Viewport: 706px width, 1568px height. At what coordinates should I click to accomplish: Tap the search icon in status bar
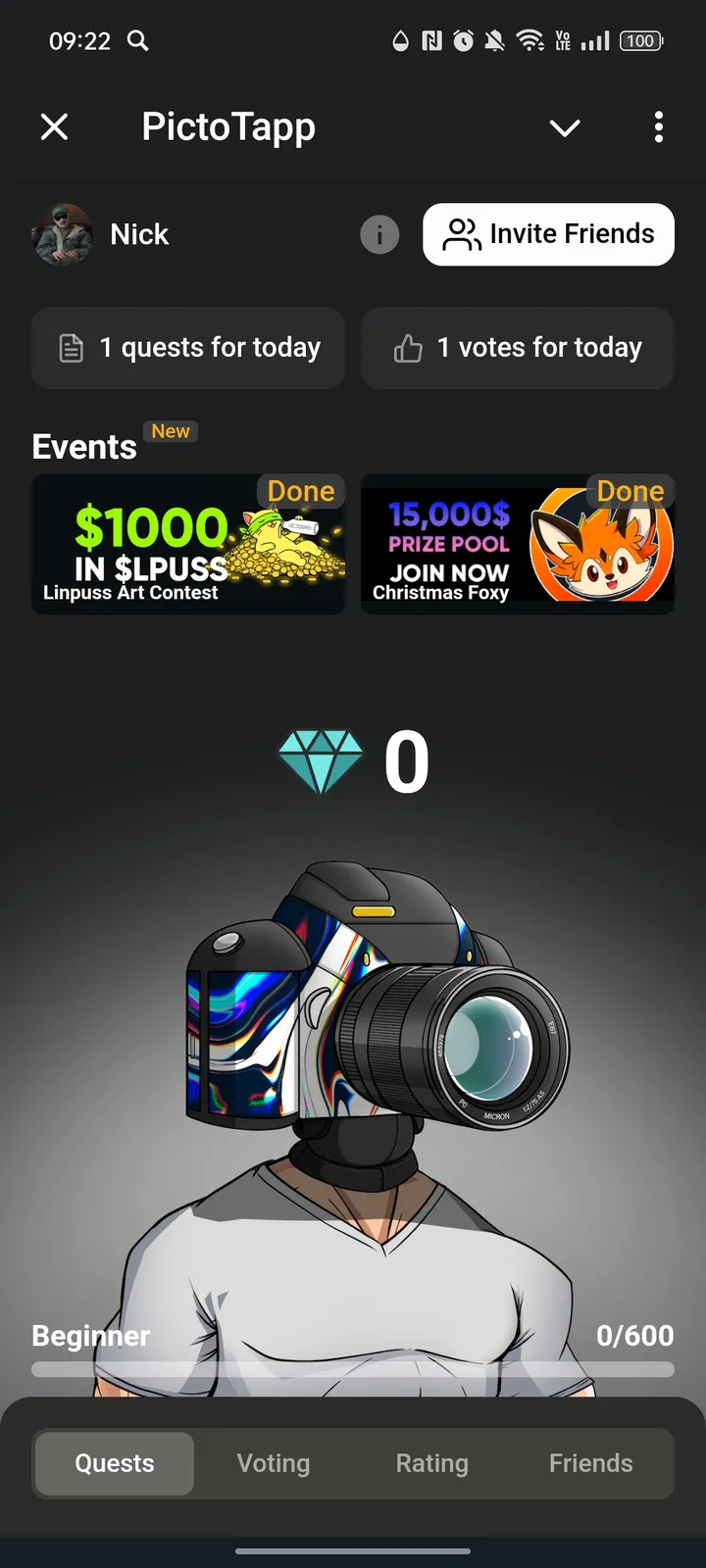[x=138, y=41]
